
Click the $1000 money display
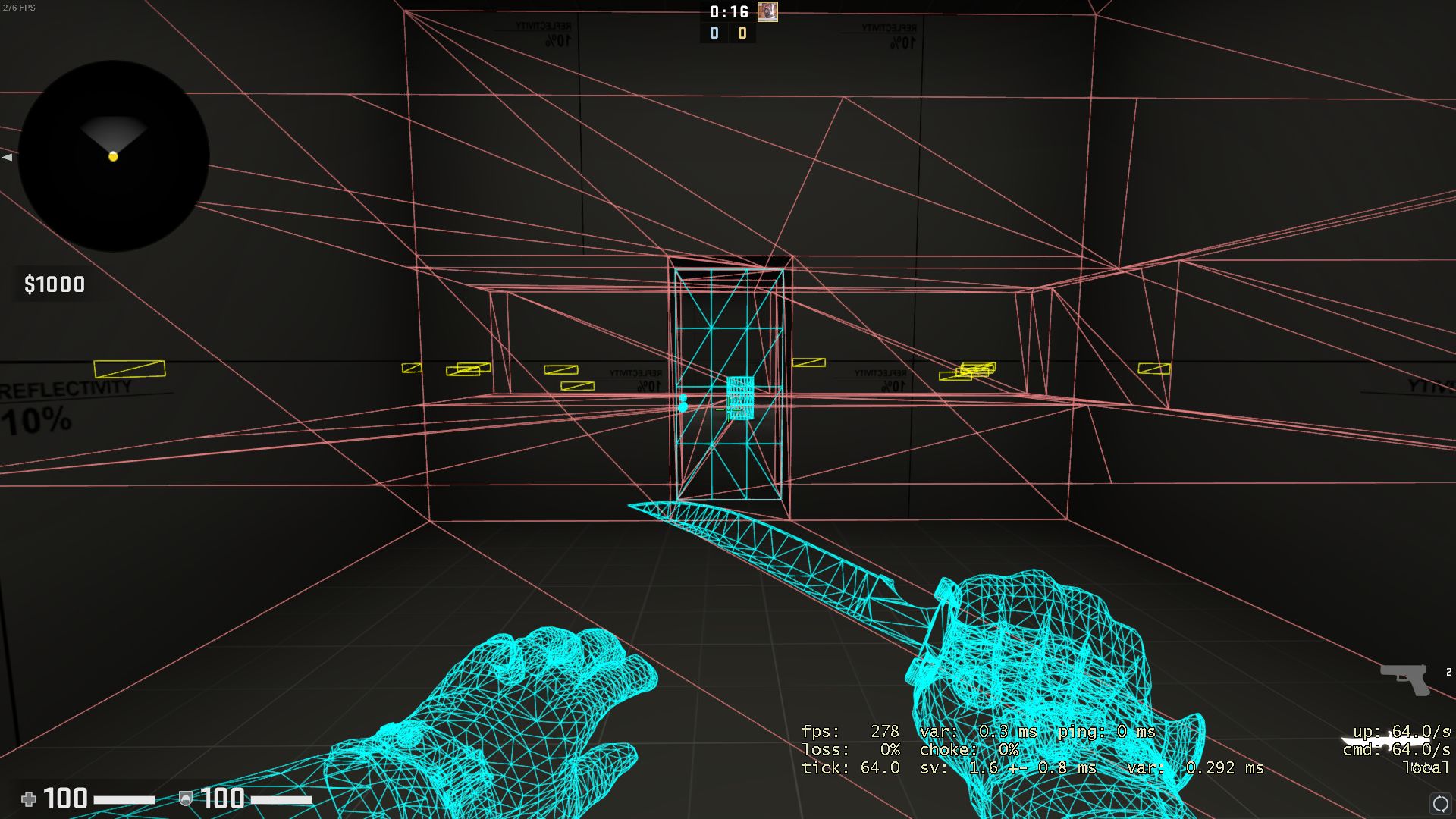click(x=55, y=284)
